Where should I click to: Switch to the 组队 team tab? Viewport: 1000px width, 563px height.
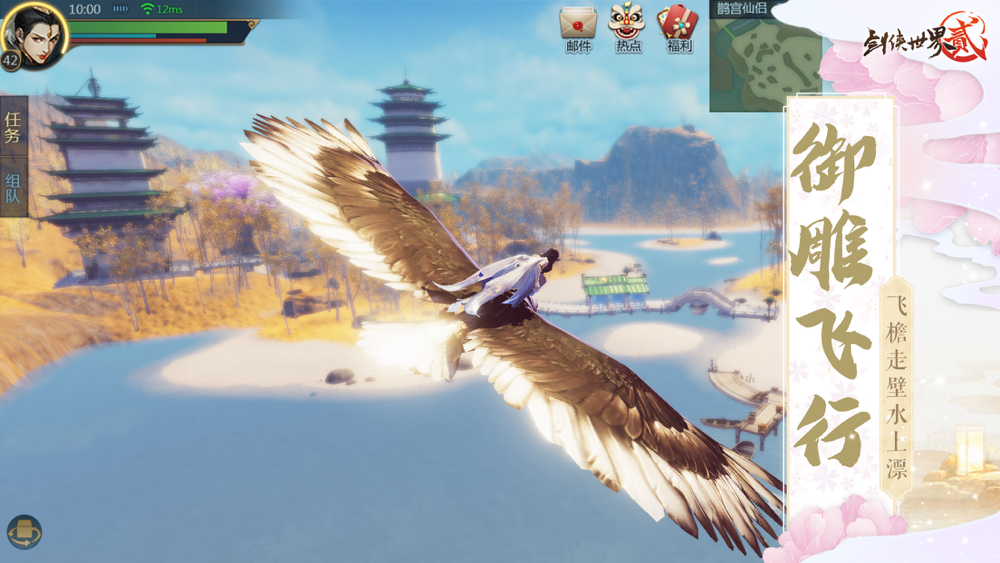coord(13,189)
